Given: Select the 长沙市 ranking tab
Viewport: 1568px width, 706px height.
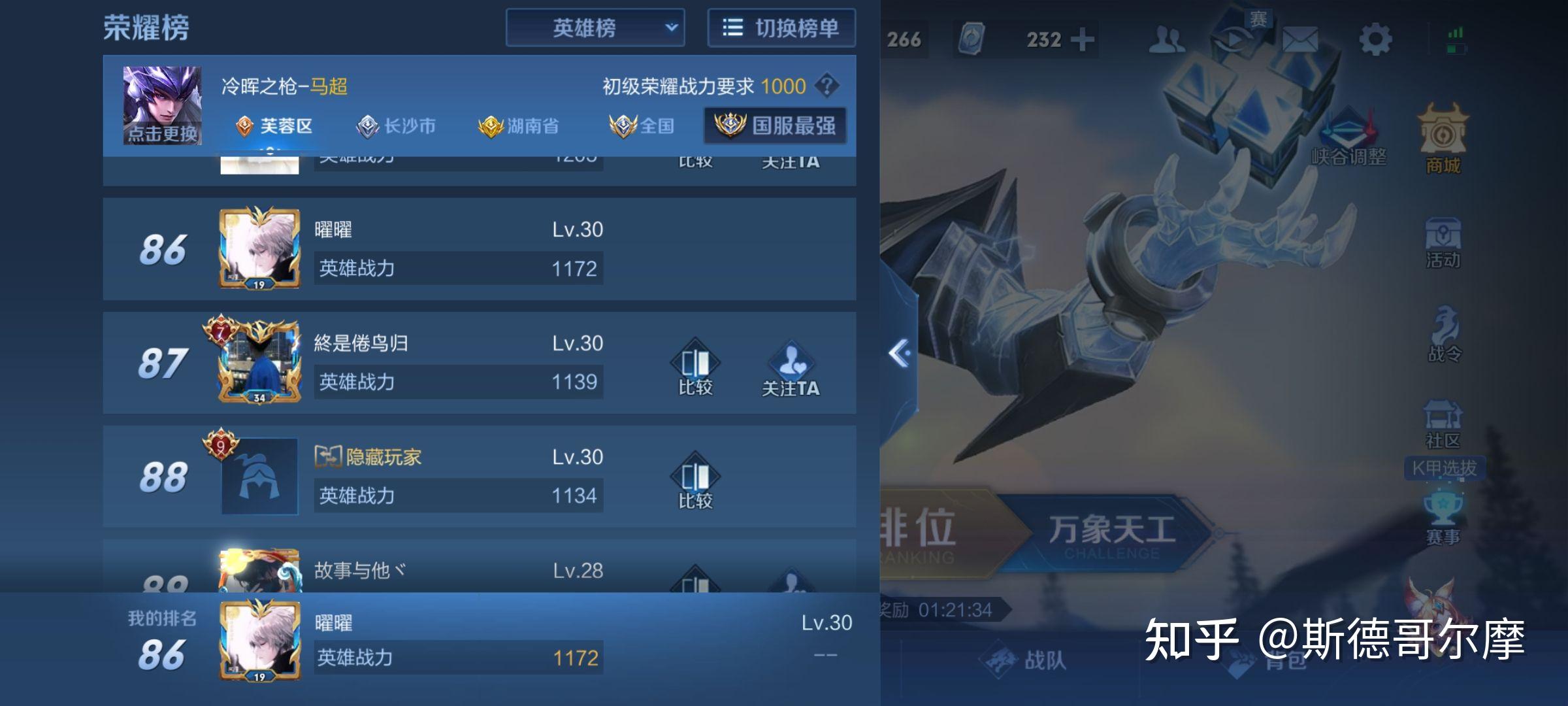Looking at the screenshot, I should coord(397,126).
